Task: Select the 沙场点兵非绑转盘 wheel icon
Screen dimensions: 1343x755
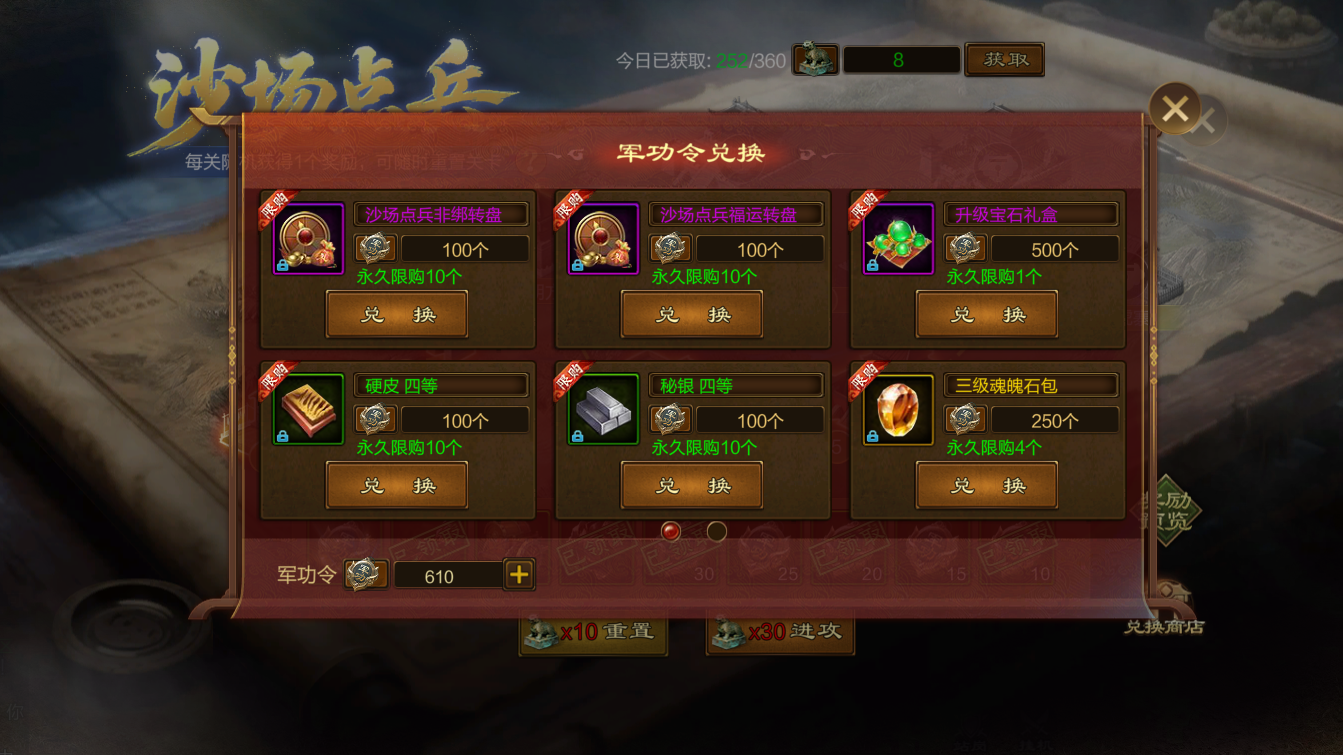Action: [308, 239]
